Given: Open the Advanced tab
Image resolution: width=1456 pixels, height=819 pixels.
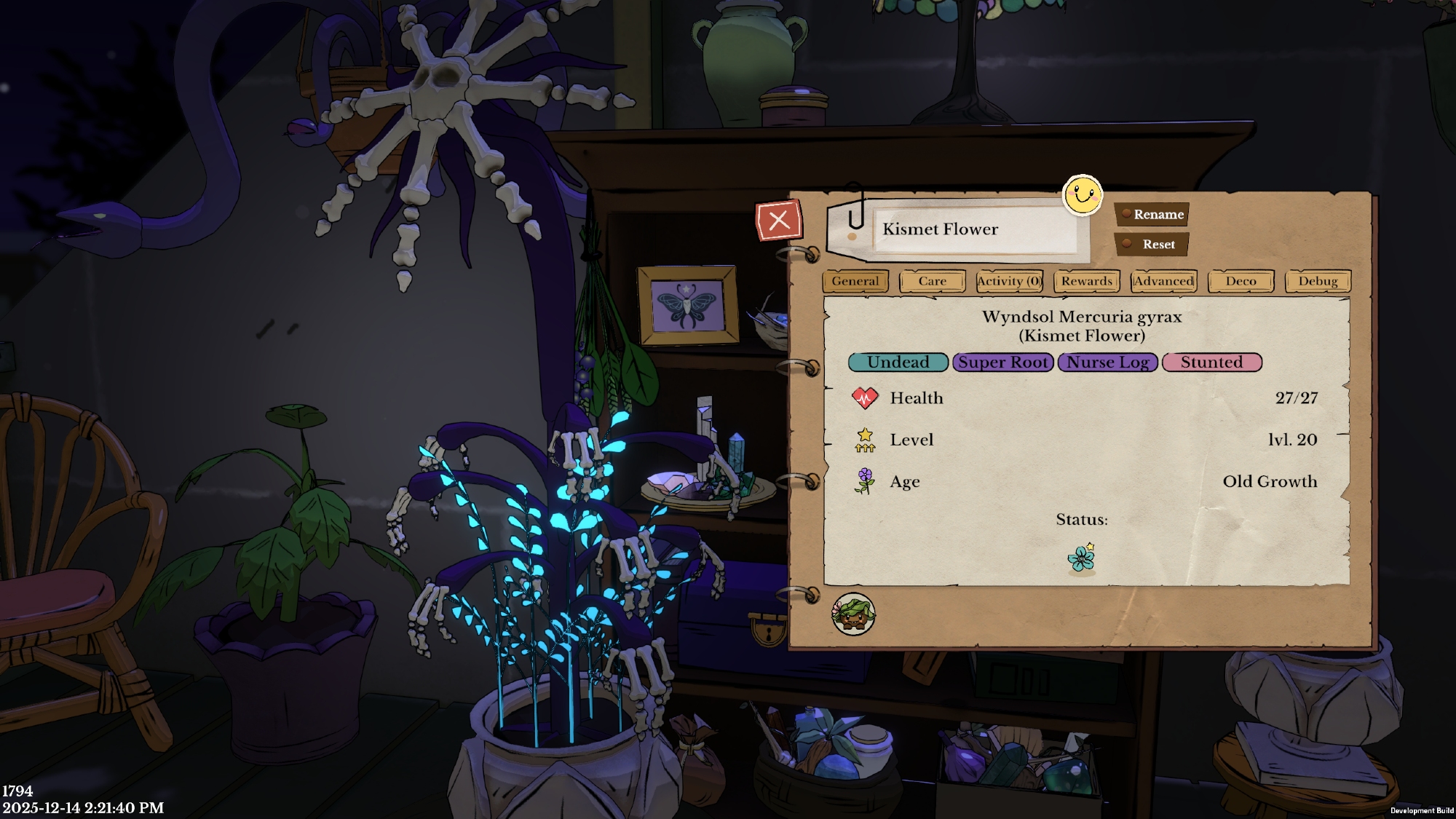Looking at the screenshot, I should pyautogui.click(x=1163, y=281).
